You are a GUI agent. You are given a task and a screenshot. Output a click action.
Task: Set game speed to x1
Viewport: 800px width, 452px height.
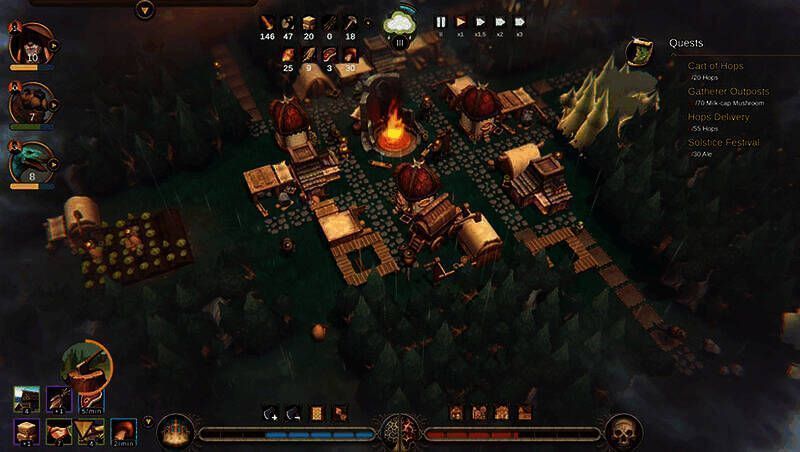(x=461, y=21)
